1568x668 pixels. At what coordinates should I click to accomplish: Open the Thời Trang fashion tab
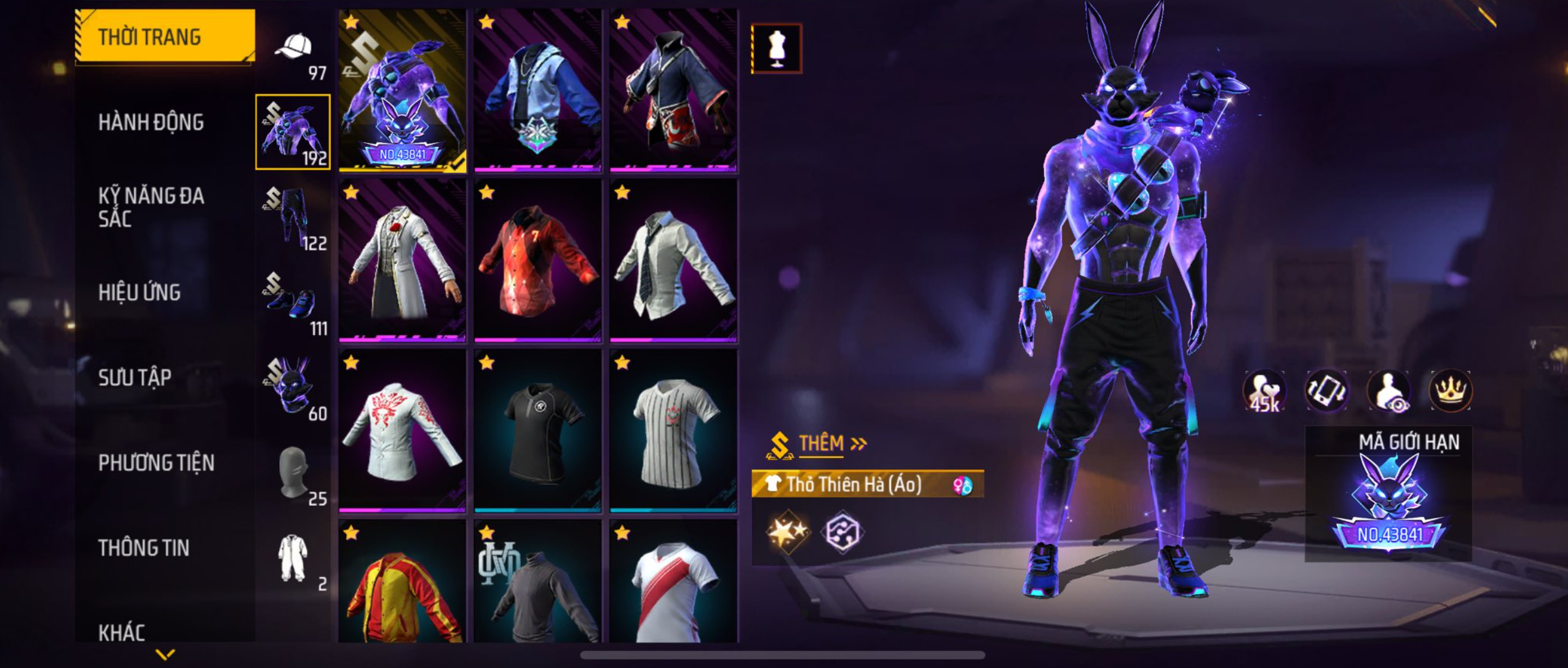tap(164, 37)
